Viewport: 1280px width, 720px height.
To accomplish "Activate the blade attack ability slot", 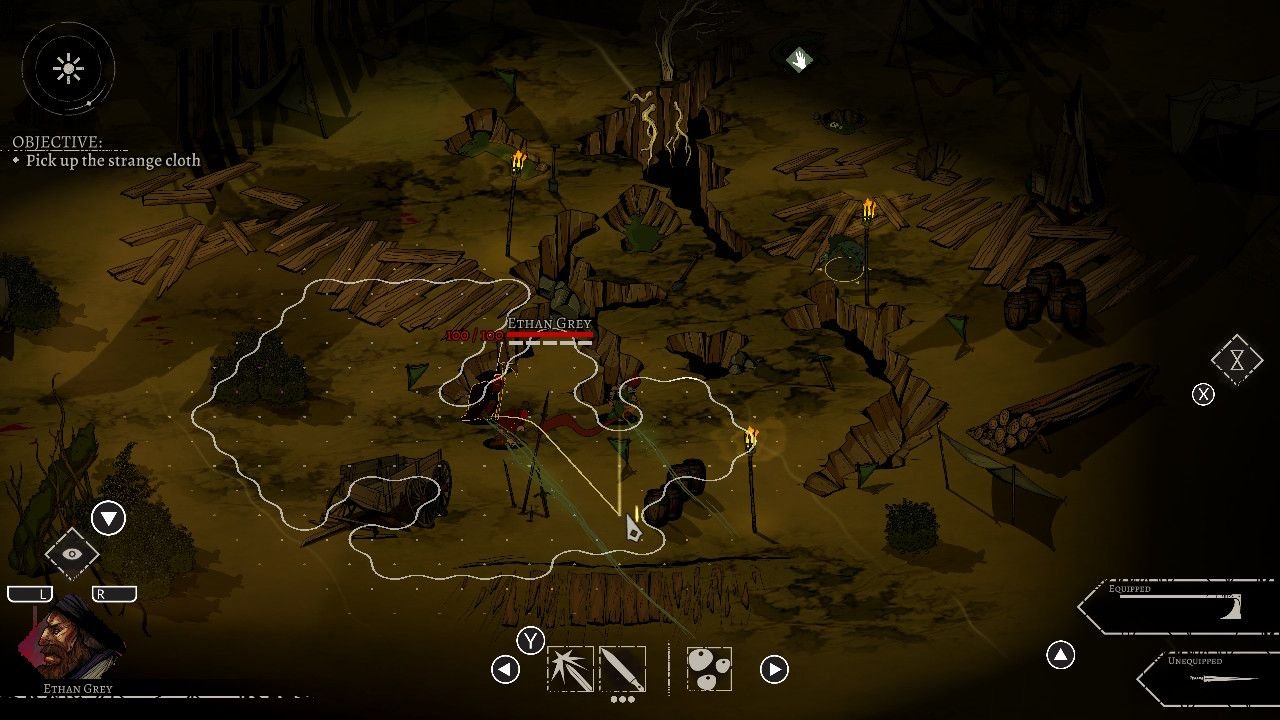I will pyautogui.click(x=622, y=669).
